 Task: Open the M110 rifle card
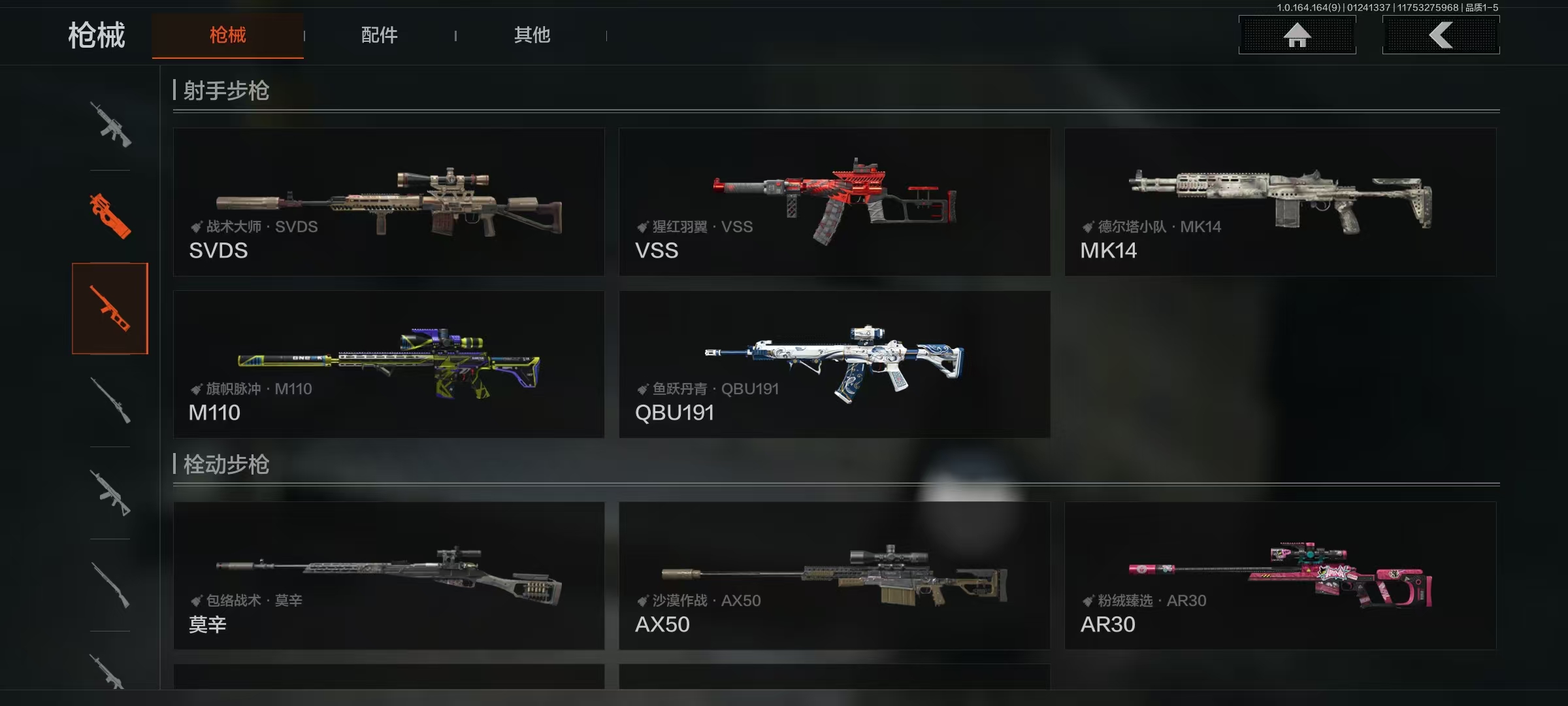389,364
